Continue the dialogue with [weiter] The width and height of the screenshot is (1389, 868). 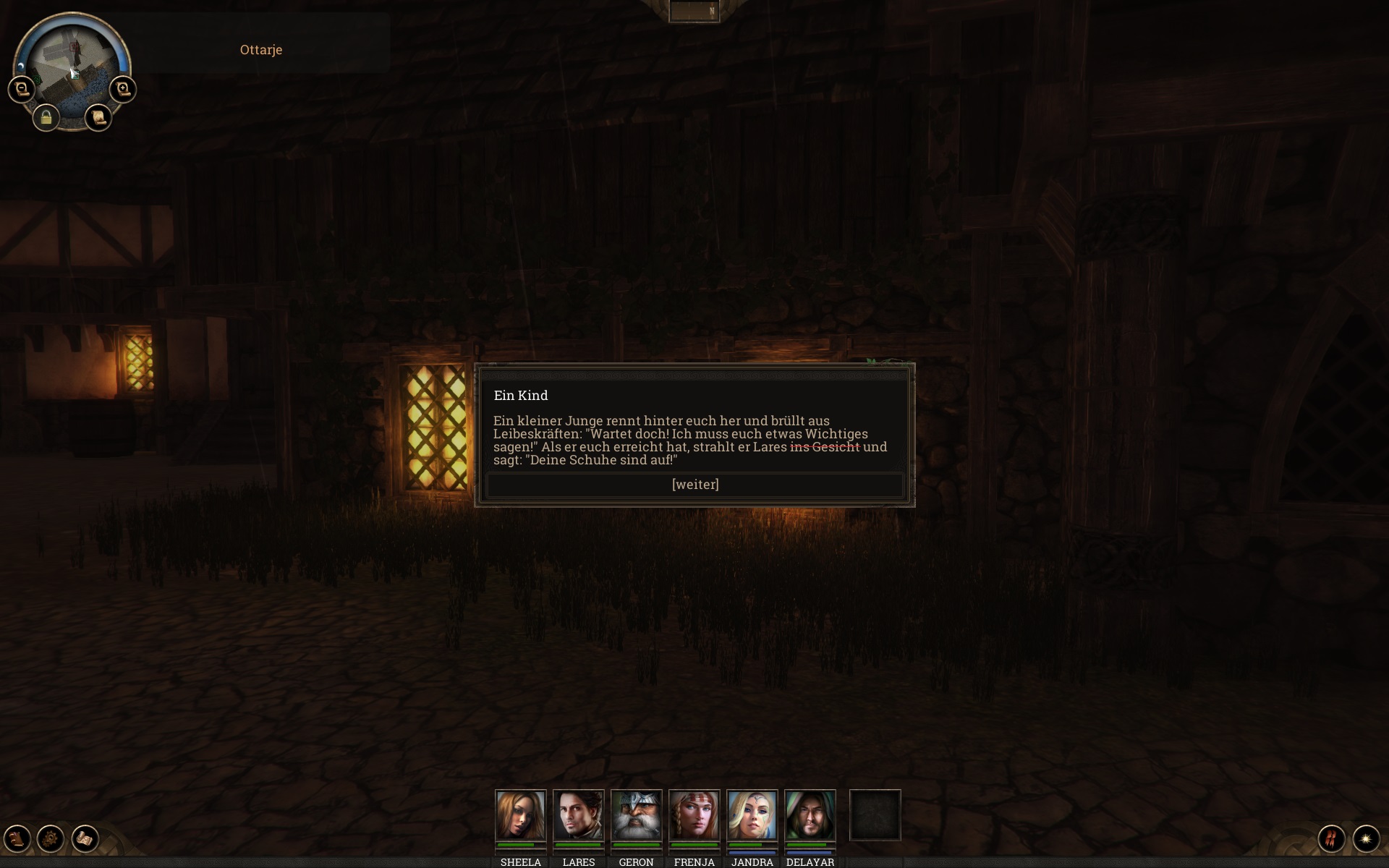click(x=694, y=485)
